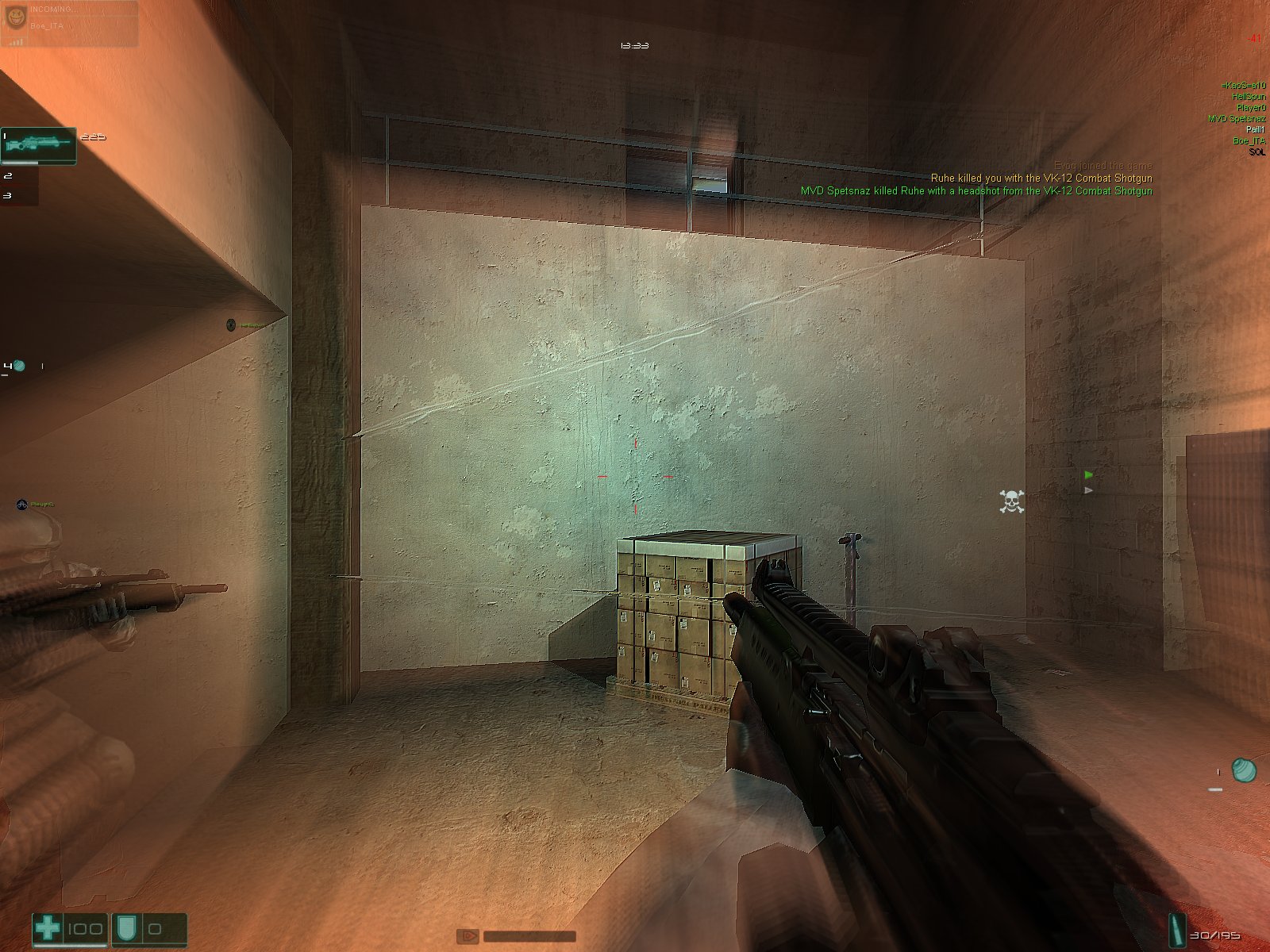Select Paill1 in the player list
Image resolution: width=1270 pixels, height=952 pixels.
1255,129
